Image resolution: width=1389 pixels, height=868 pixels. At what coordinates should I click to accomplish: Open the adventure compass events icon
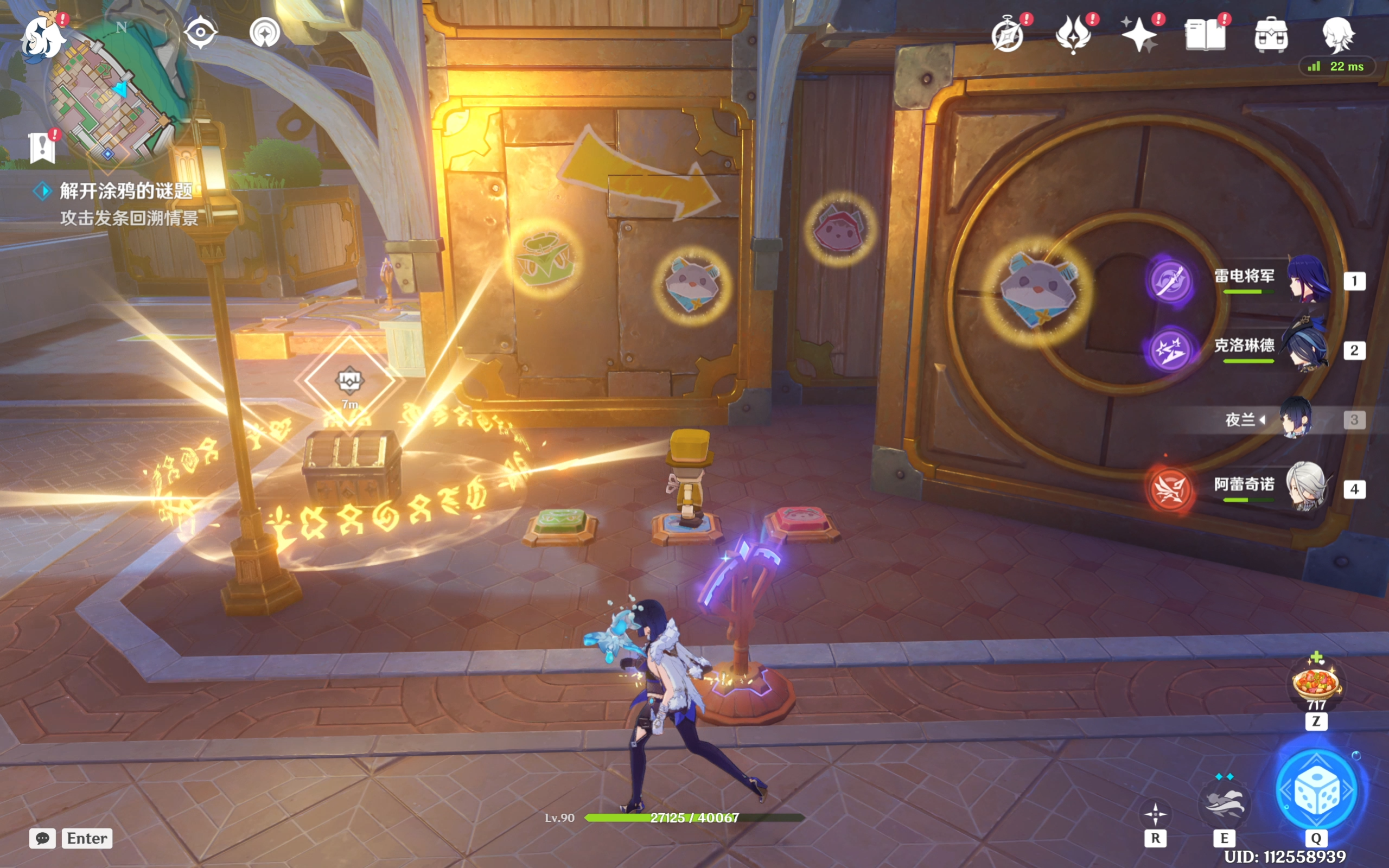(x=1008, y=34)
